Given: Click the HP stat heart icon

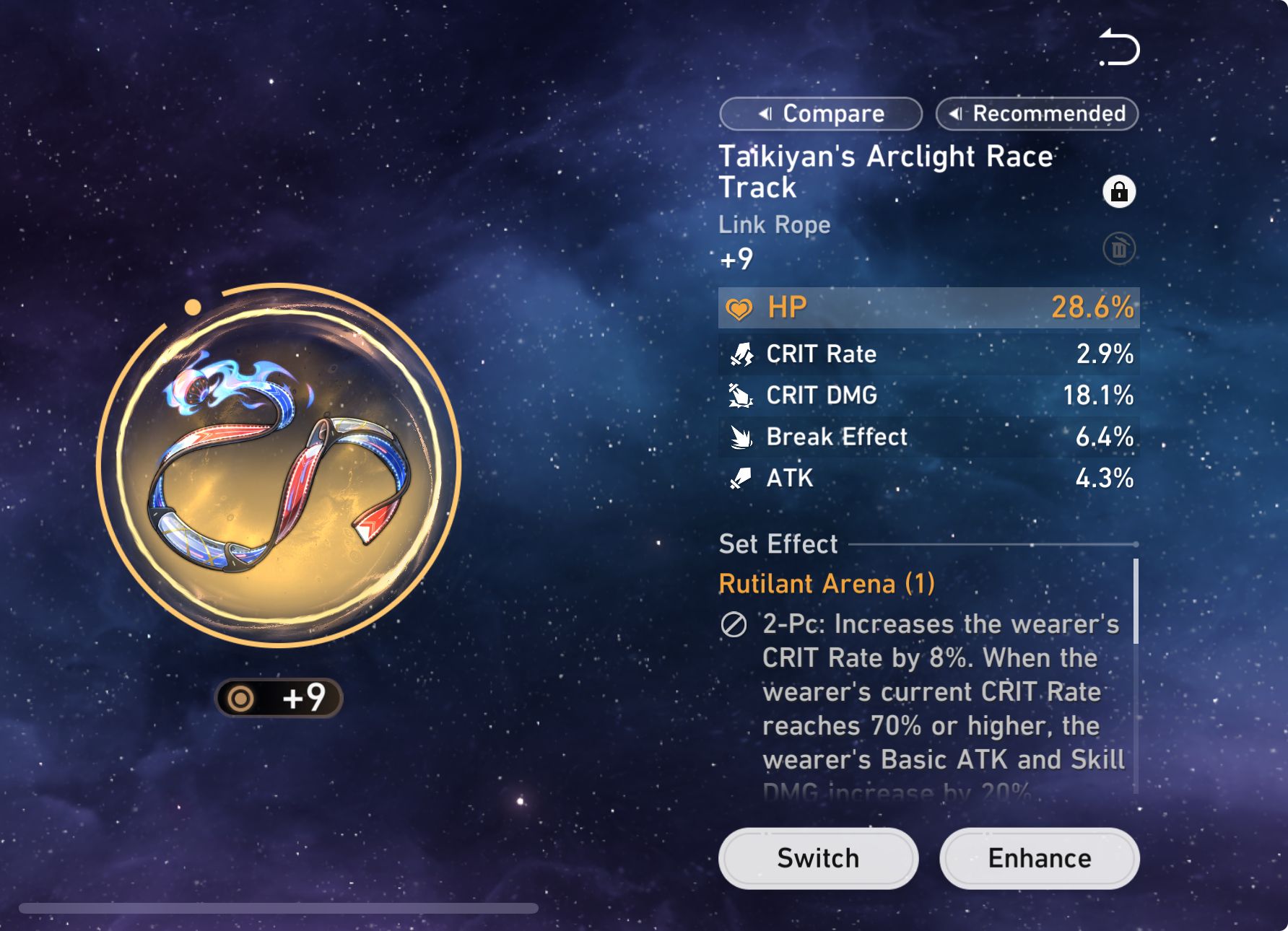Looking at the screenshot, I should tap(739, 307).
